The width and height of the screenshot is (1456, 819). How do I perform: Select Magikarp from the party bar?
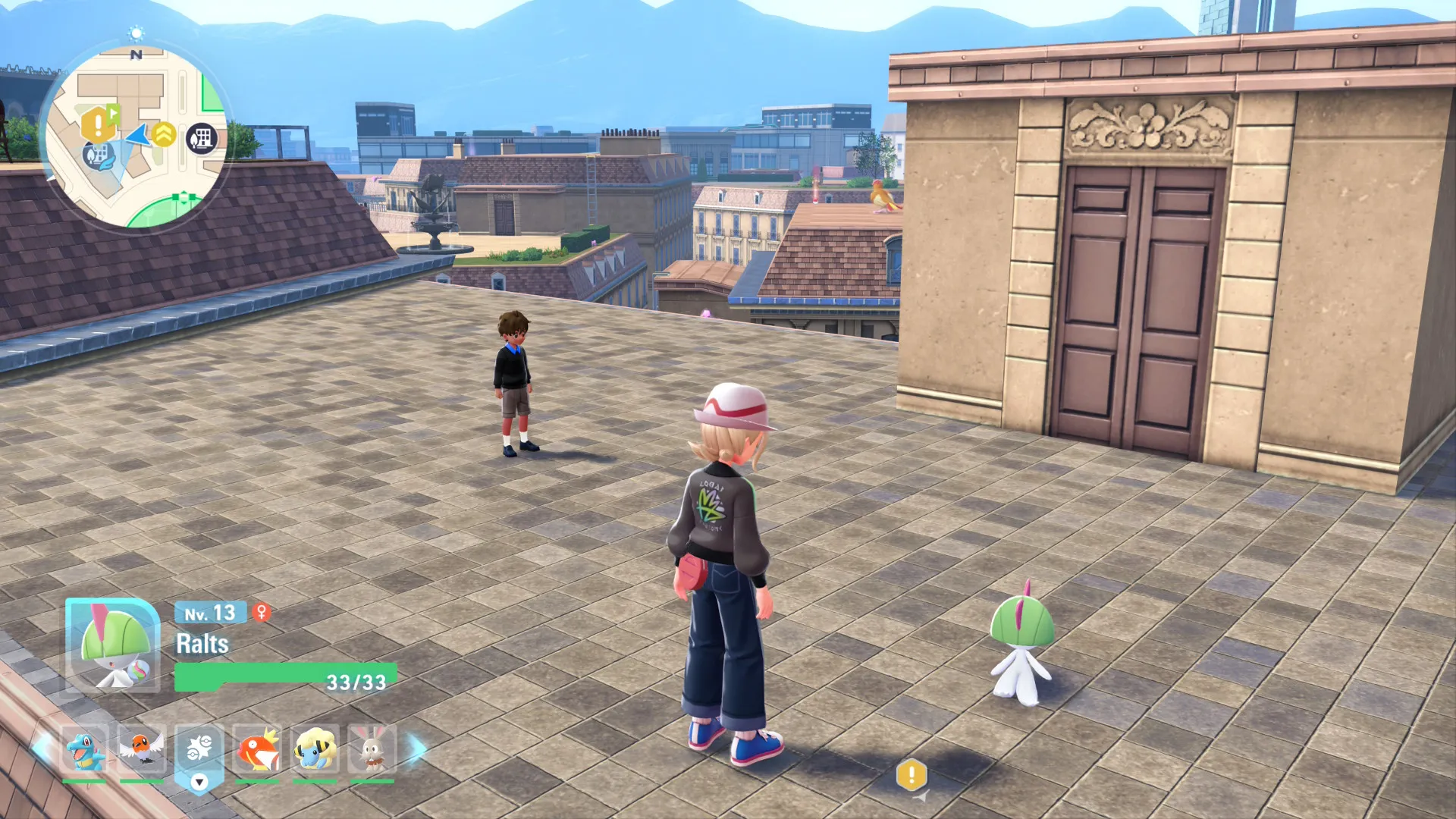(257, 749)
